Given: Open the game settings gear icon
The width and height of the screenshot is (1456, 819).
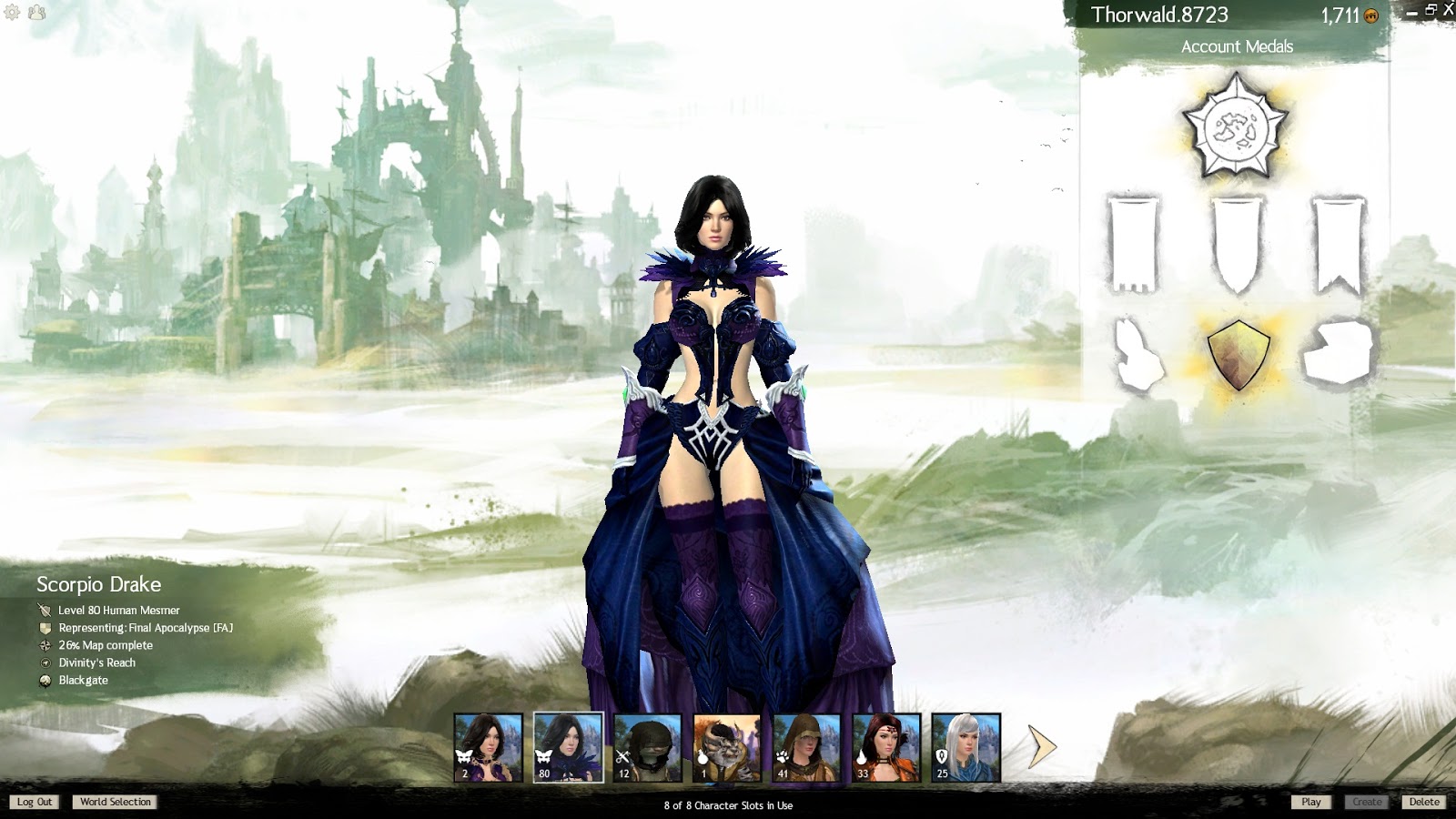Looking at the screenshot, I should coord(12,14).
